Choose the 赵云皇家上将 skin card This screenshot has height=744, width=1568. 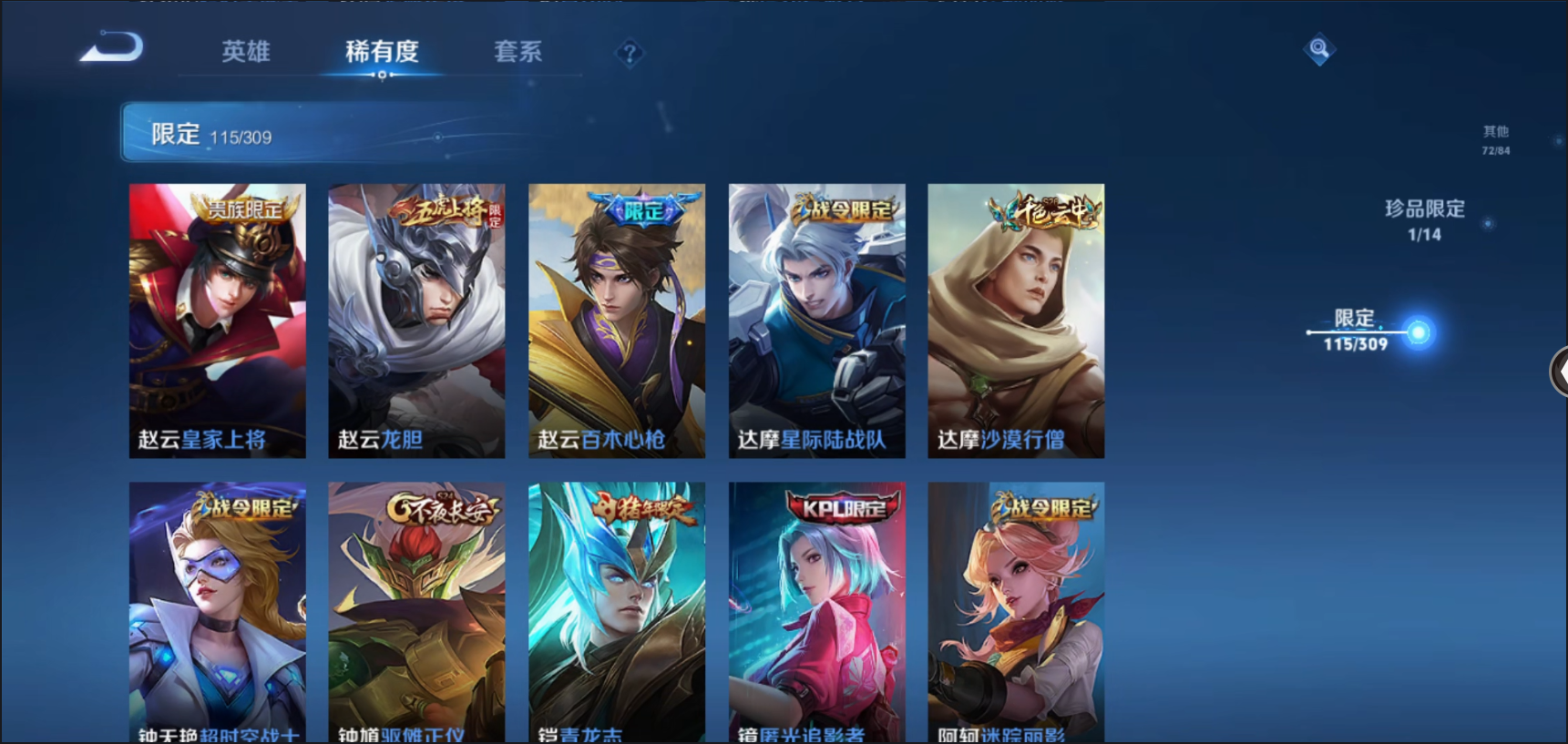pyautogui.click(x=218, y=320)
